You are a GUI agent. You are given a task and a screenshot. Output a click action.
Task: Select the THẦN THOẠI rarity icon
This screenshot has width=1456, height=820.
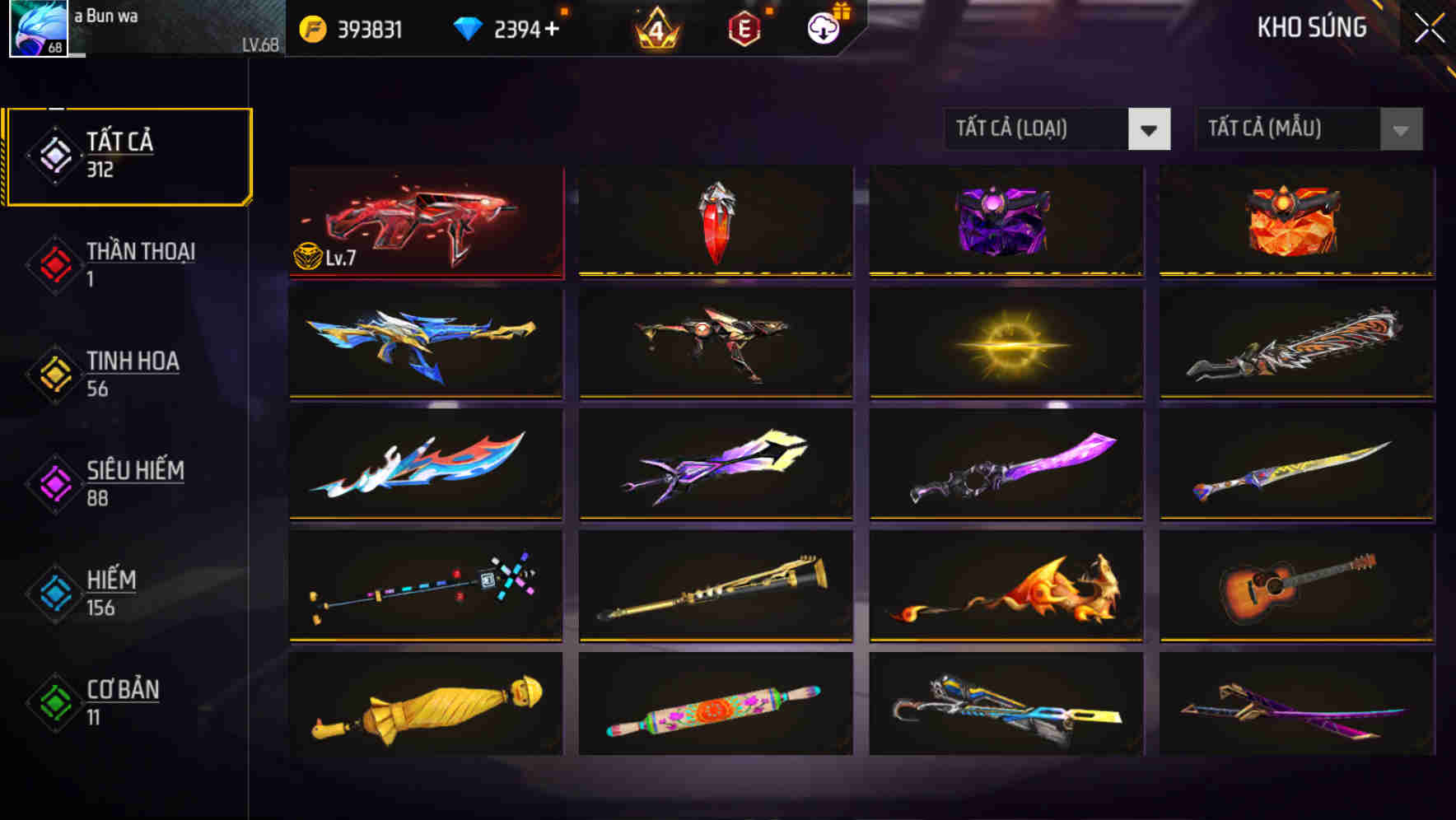pos(54,265)
